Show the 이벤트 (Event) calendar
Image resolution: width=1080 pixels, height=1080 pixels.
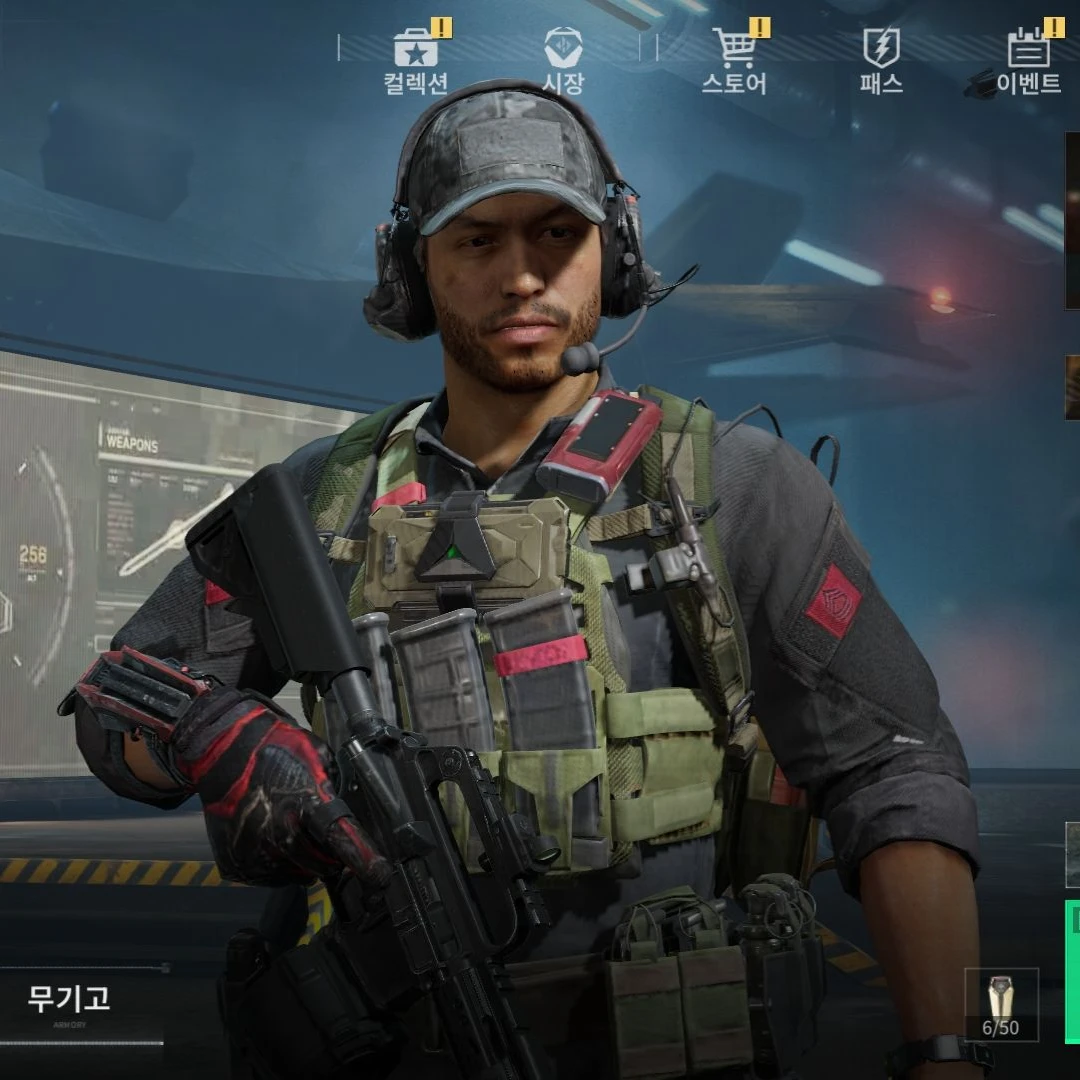click(1028, 60)
